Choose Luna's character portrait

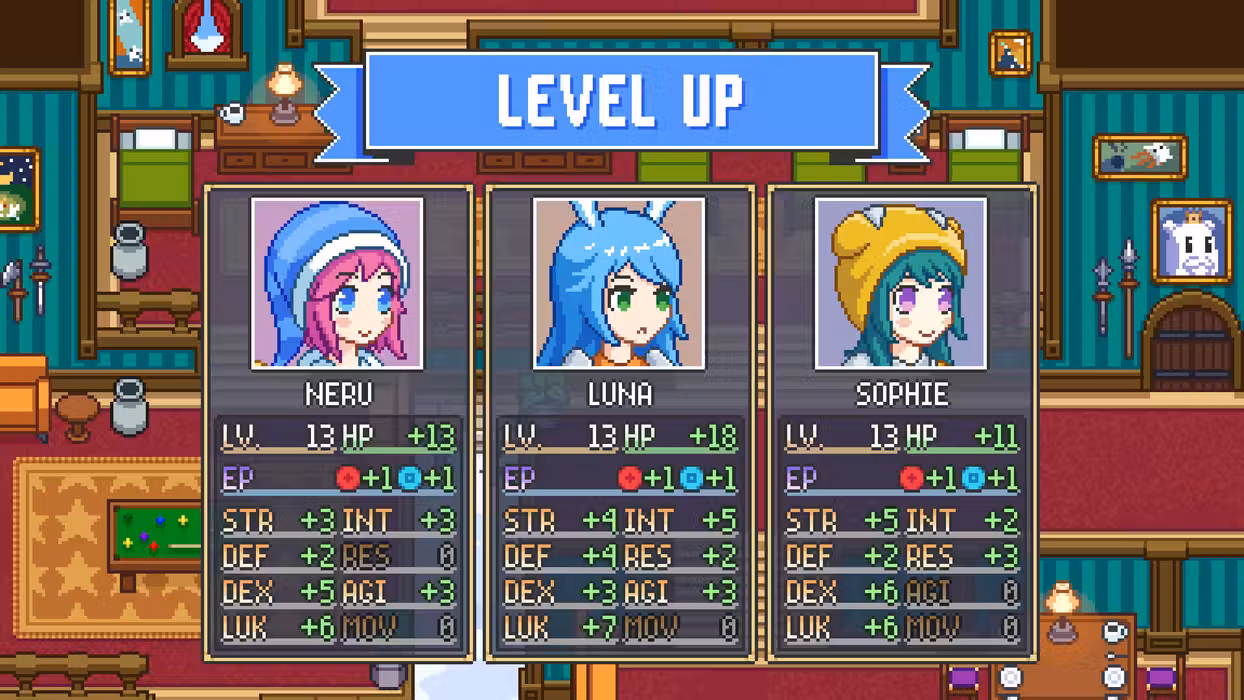click(619, 283)
